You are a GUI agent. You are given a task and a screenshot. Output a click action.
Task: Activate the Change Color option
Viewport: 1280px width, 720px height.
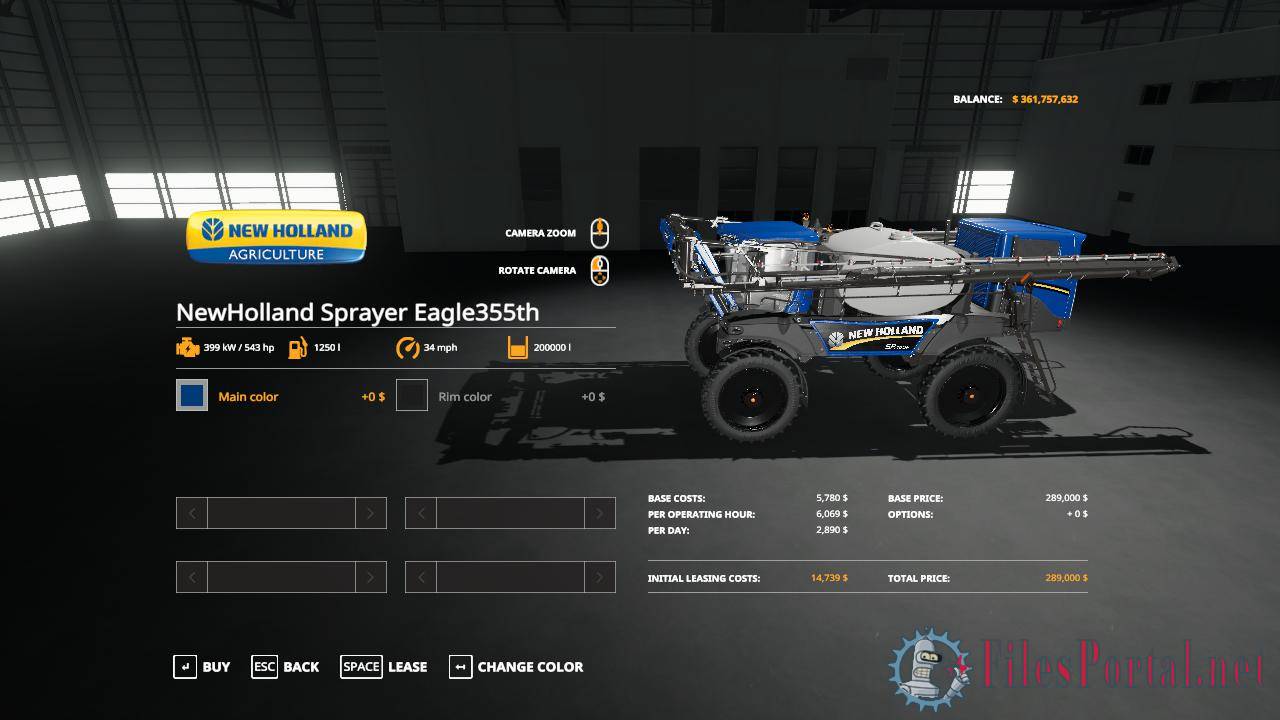coord(516,667)
